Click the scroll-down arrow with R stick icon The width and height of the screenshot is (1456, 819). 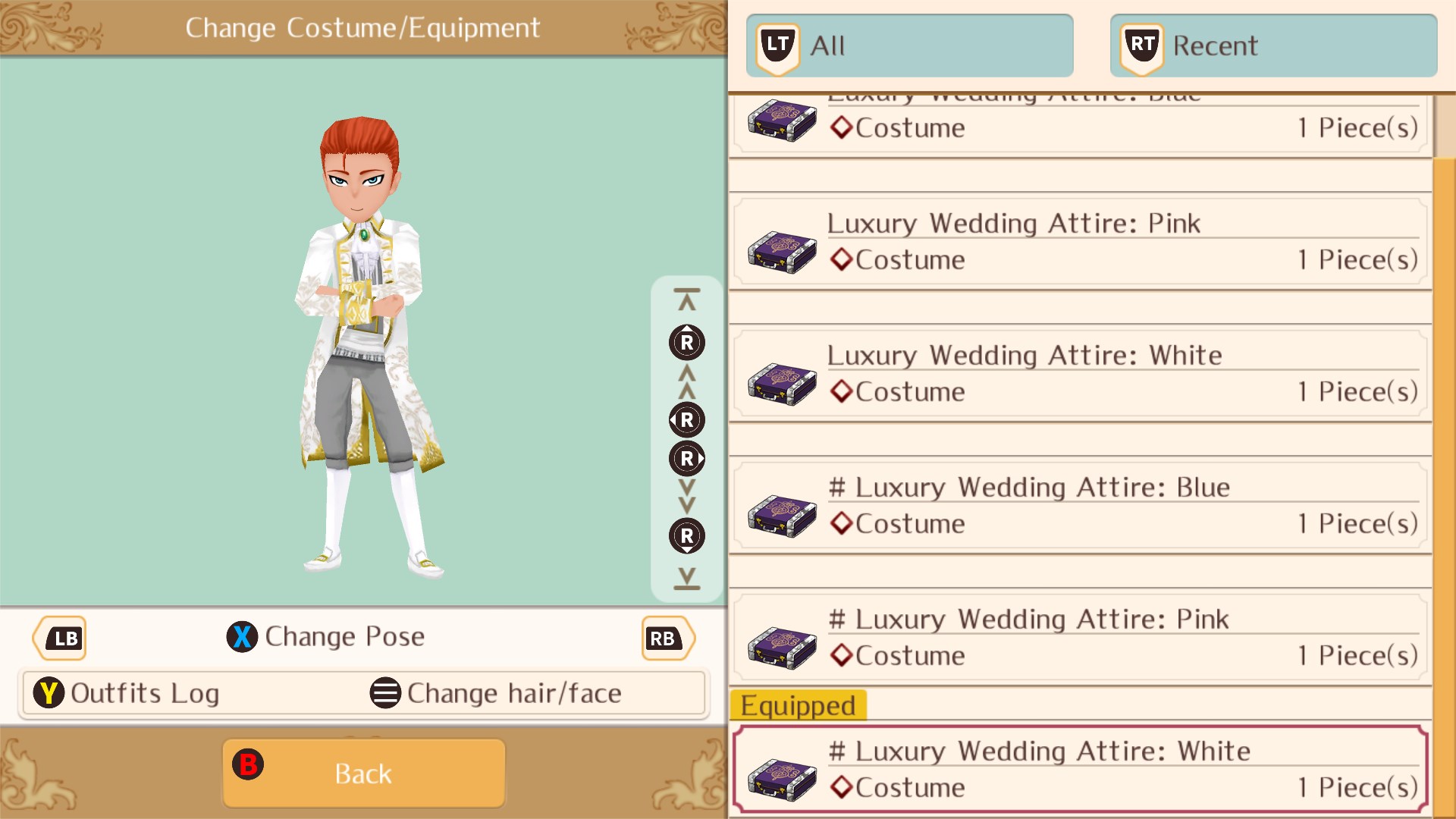(x=686, y=535)
